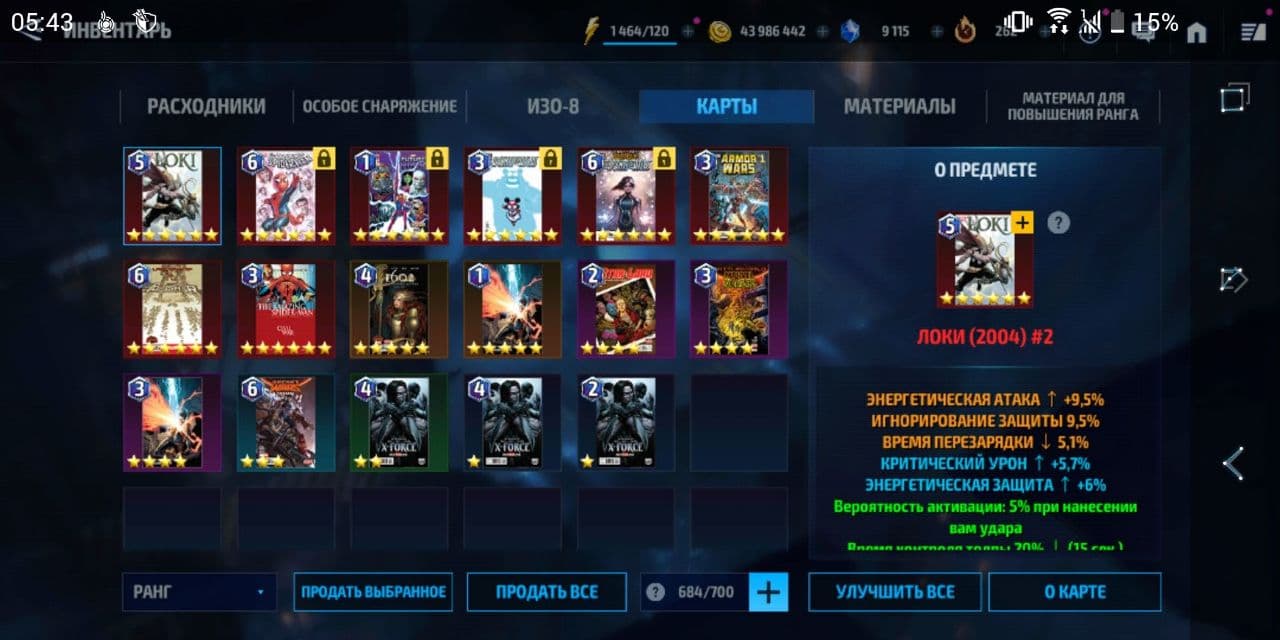This screenshot has height=640, width=1280.
Task: Select the Amazing Spider-Man Civil War card
Action: pyautogui.click(x=285, y=309)
